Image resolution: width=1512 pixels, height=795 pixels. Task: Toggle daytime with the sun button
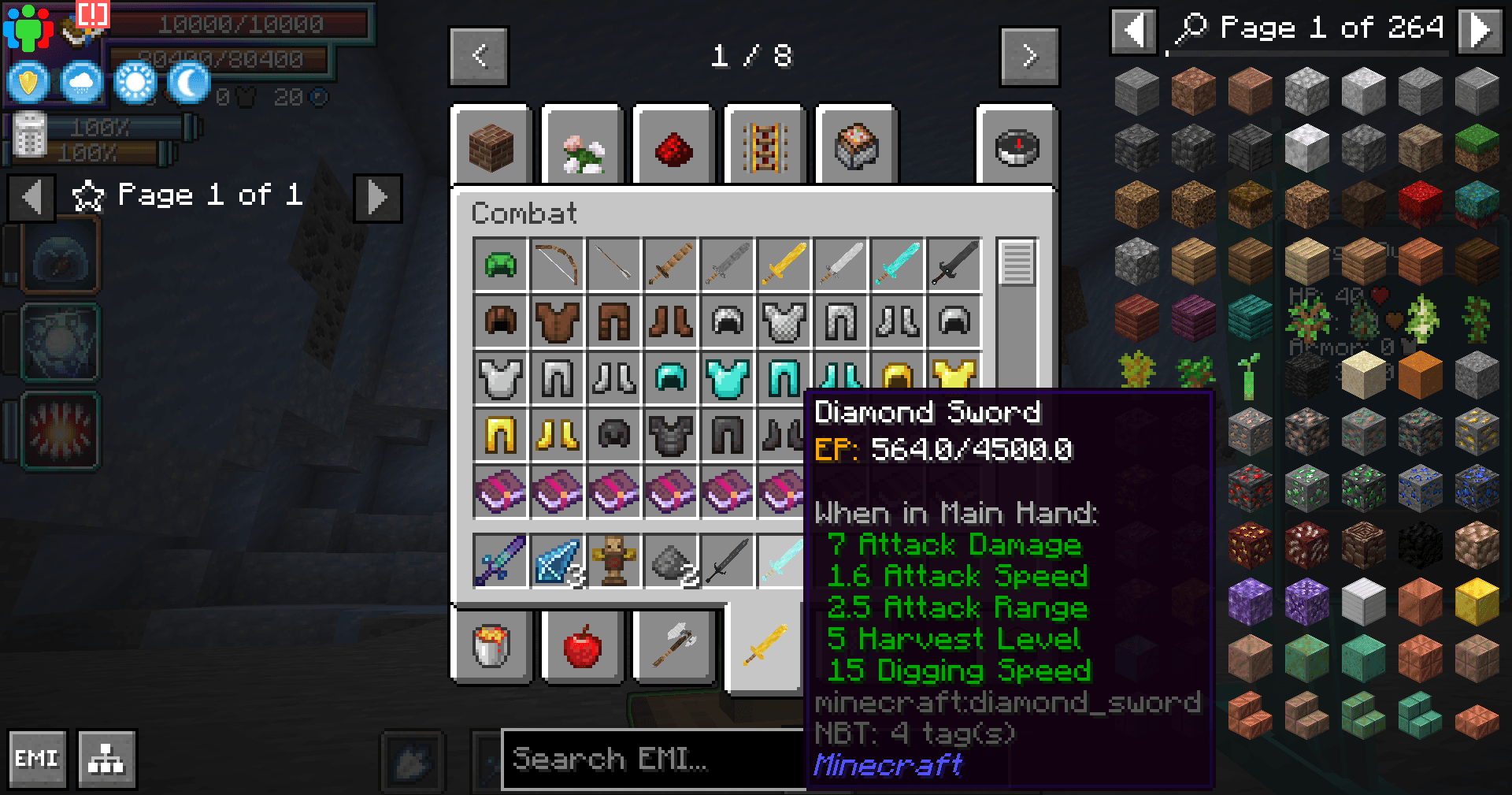[x=133, y=82]
